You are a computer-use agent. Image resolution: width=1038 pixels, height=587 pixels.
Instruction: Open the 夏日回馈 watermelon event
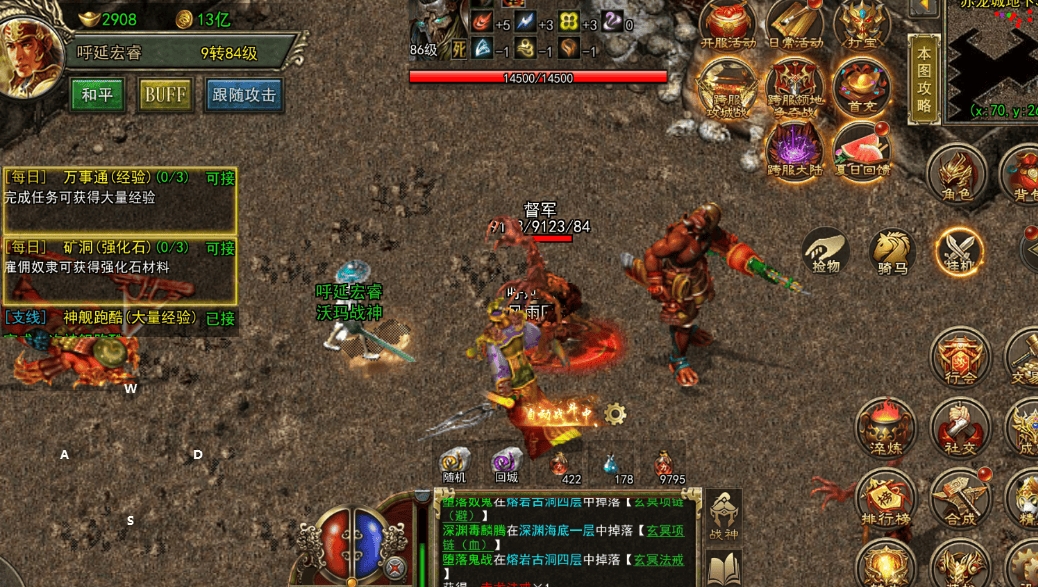click(x=861, y=152)
